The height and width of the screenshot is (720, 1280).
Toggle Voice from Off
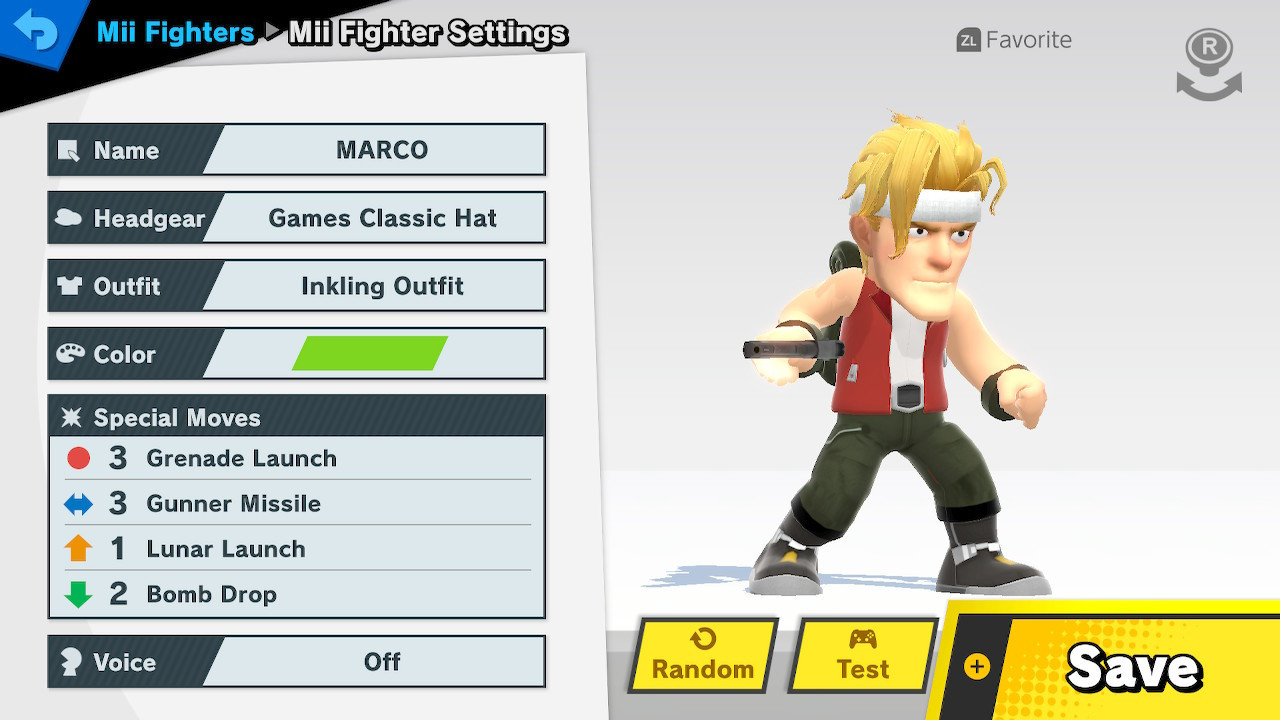[380, 661]
